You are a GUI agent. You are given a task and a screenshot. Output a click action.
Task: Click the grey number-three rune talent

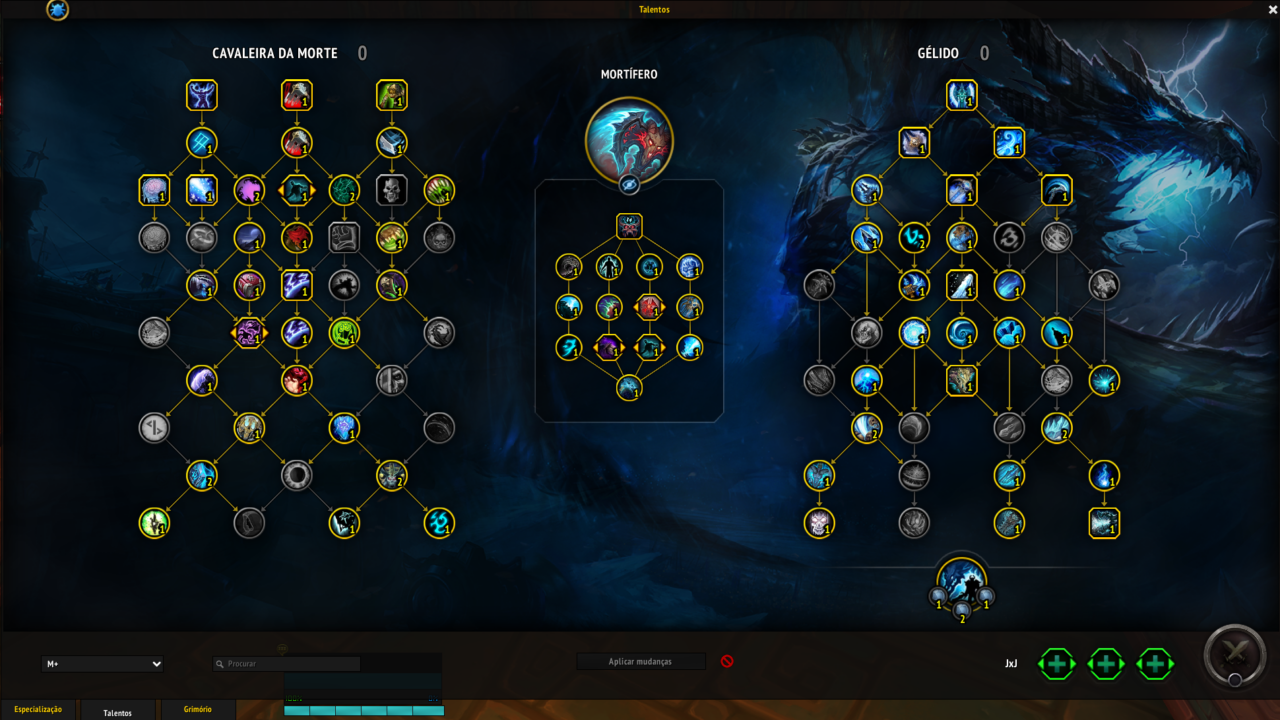(x=1009, y=238)
